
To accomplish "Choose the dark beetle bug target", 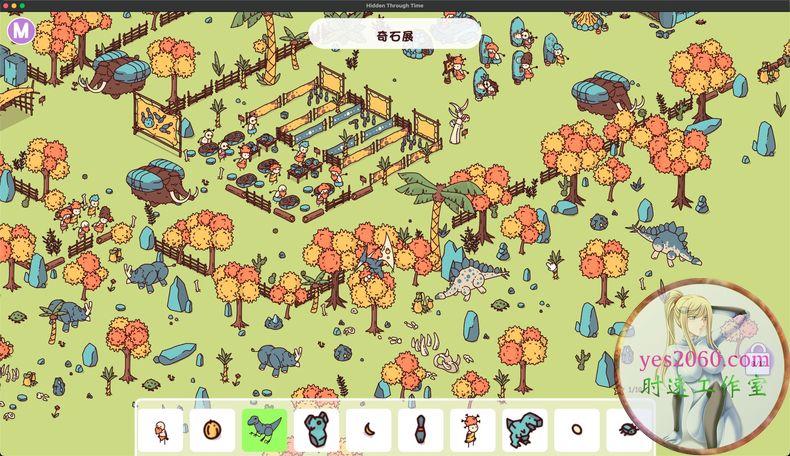I will click(629, 430).
